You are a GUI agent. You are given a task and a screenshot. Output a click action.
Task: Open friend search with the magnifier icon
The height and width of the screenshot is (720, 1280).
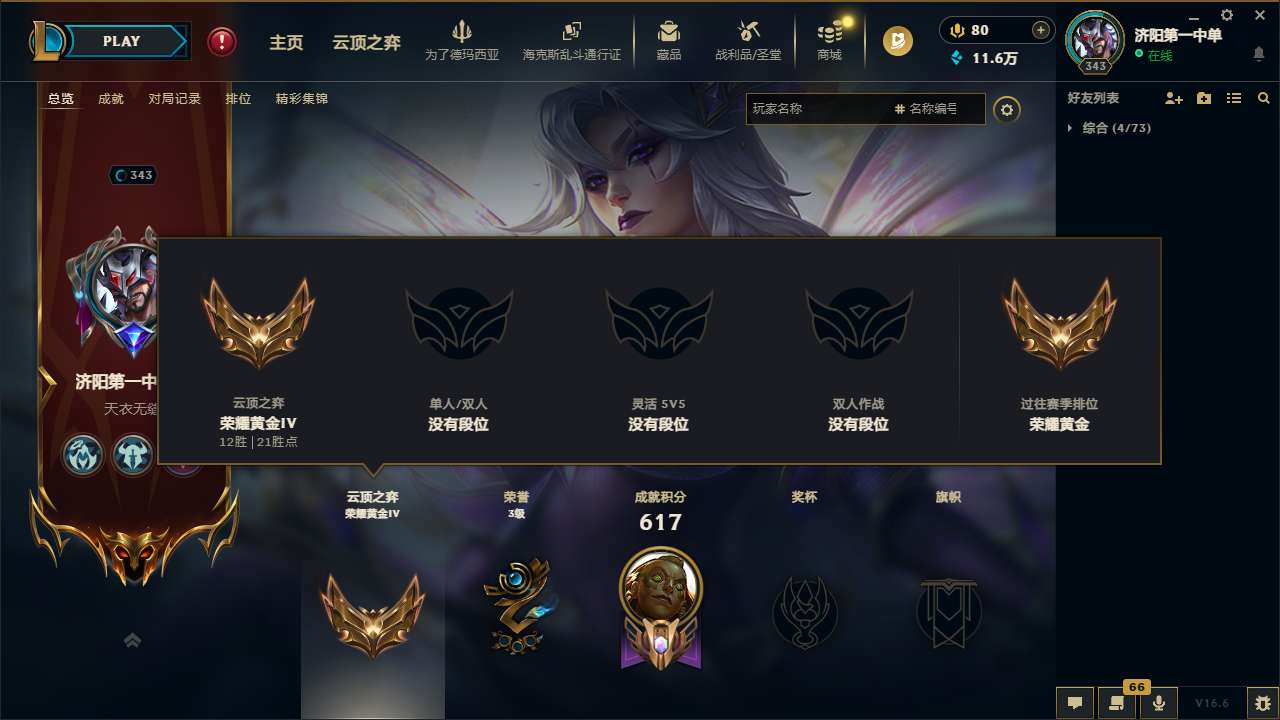pyautogui.click(x=1263, y=98)
